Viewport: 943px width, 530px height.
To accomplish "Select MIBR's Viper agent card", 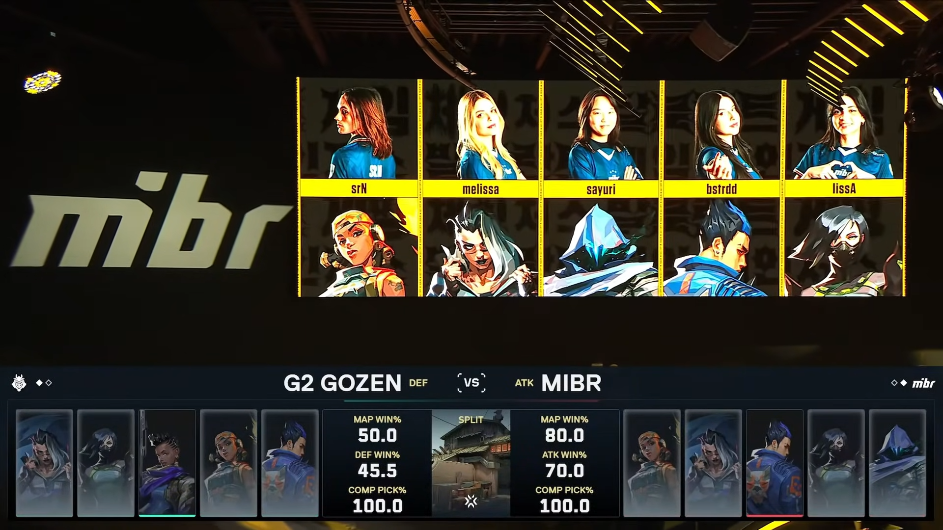I will pyautogui.click(x=836, y=462).
